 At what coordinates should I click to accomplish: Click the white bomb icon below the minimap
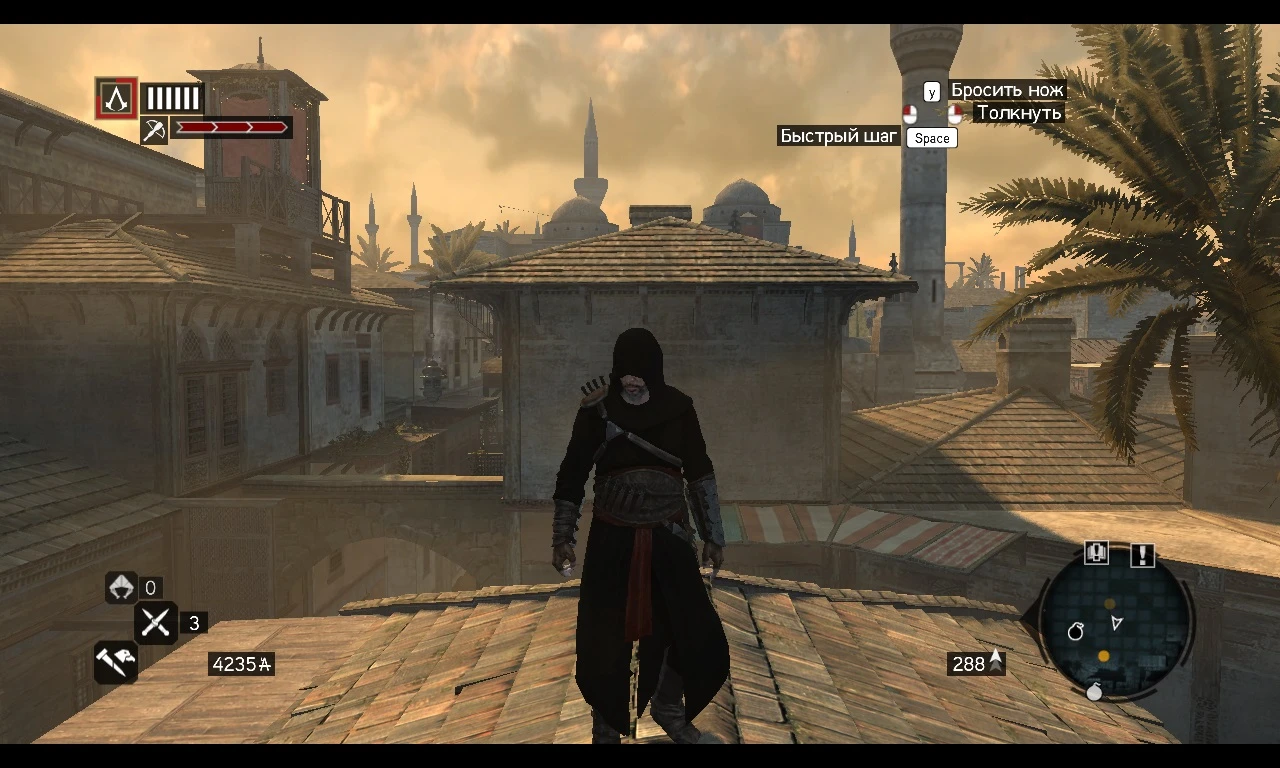tap(1095, 693)
